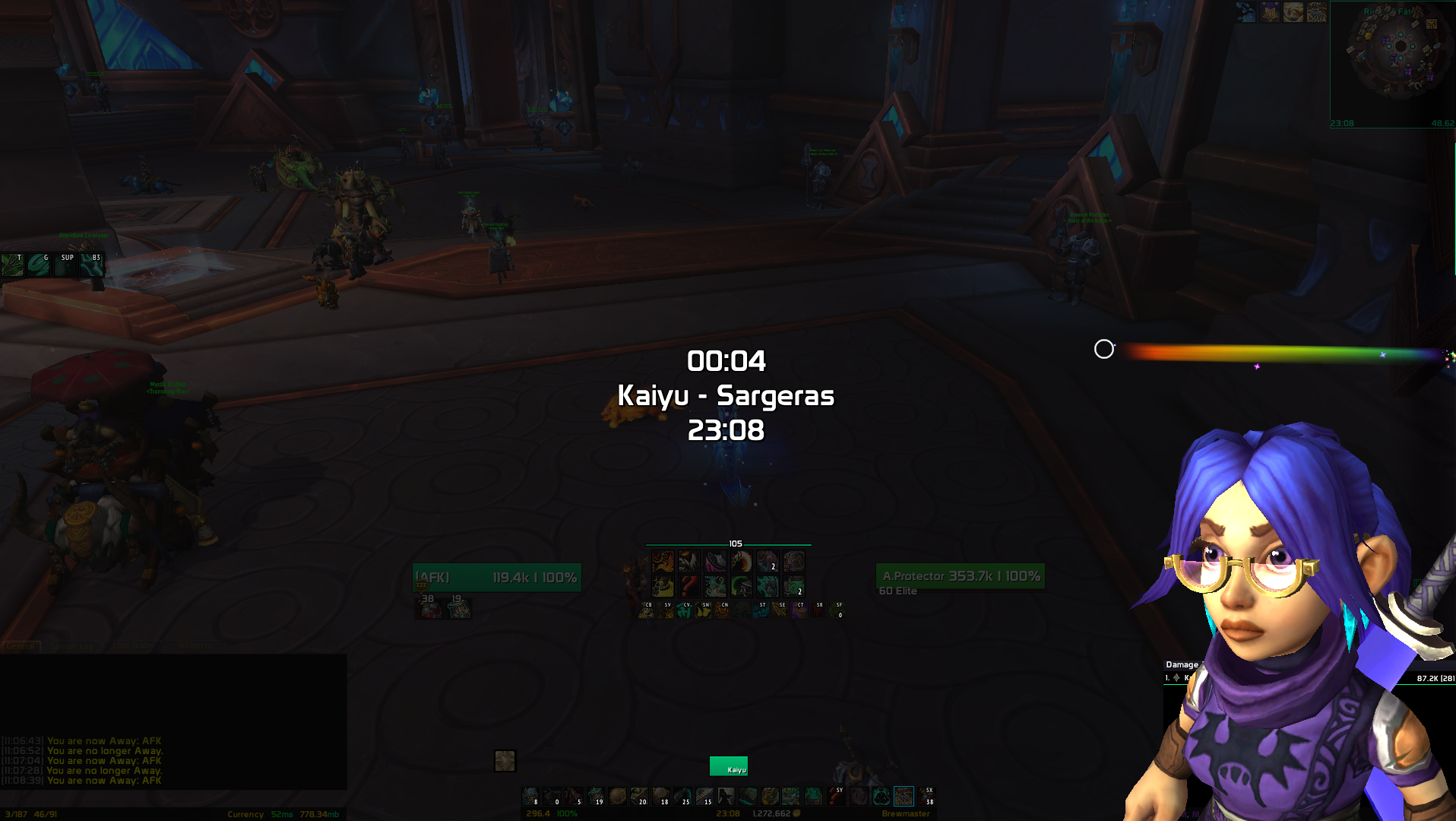
Task: Select the blue-bordered bottom bar icon
Action: coord(904,796)
